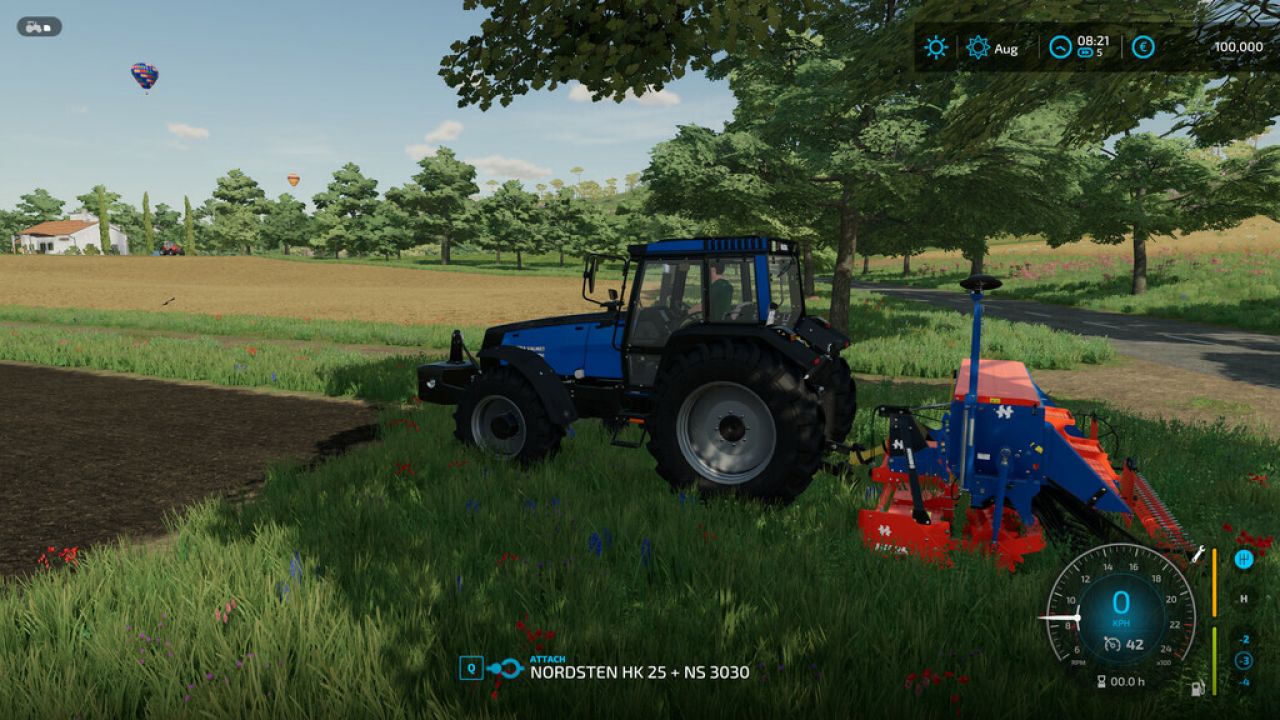Click the blue gear shifter icon
This screenshot has width=1280, height=720.
[1244, 559]
